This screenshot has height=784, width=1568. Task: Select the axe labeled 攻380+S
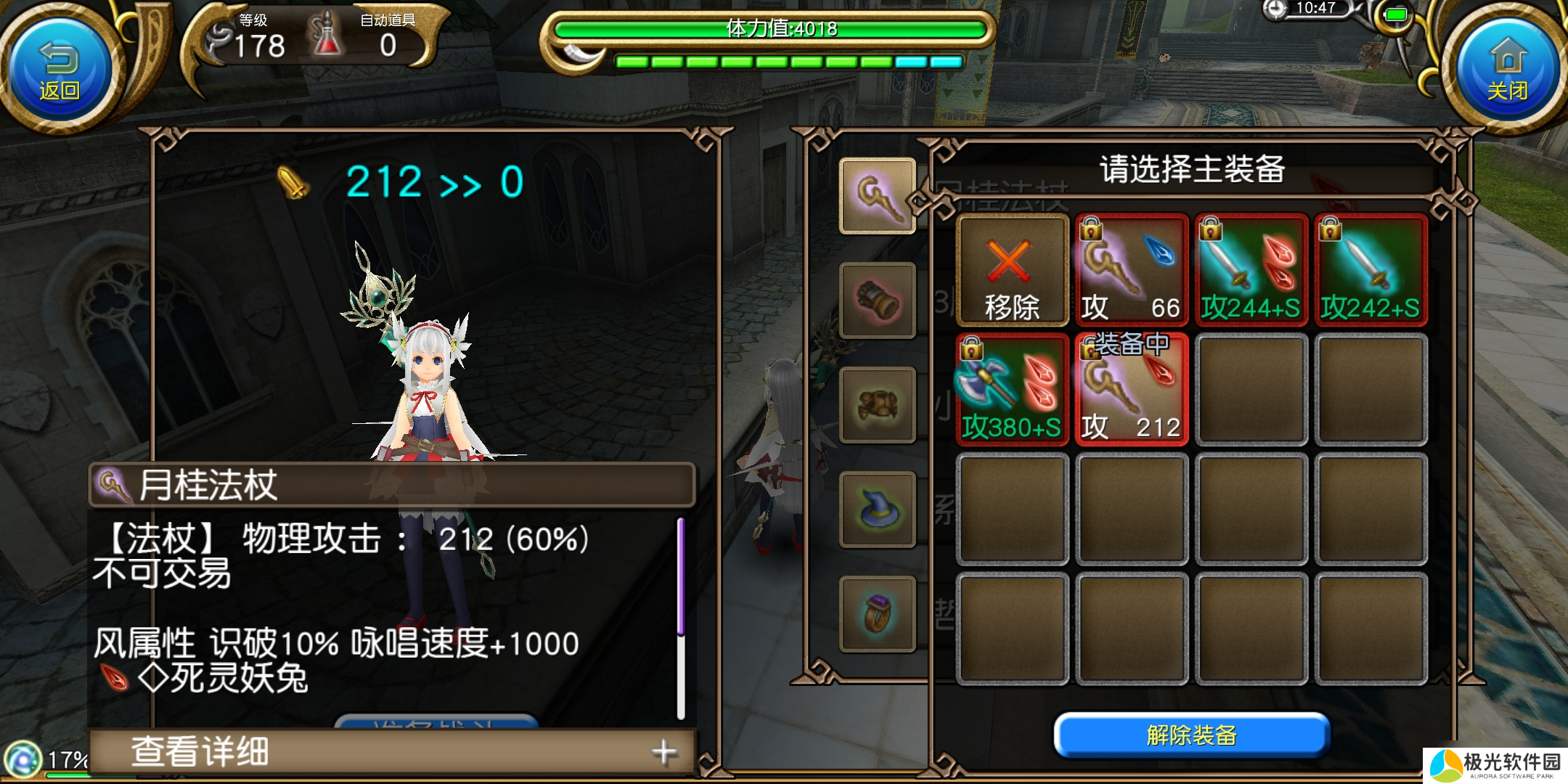click(x=1012, y=390)
